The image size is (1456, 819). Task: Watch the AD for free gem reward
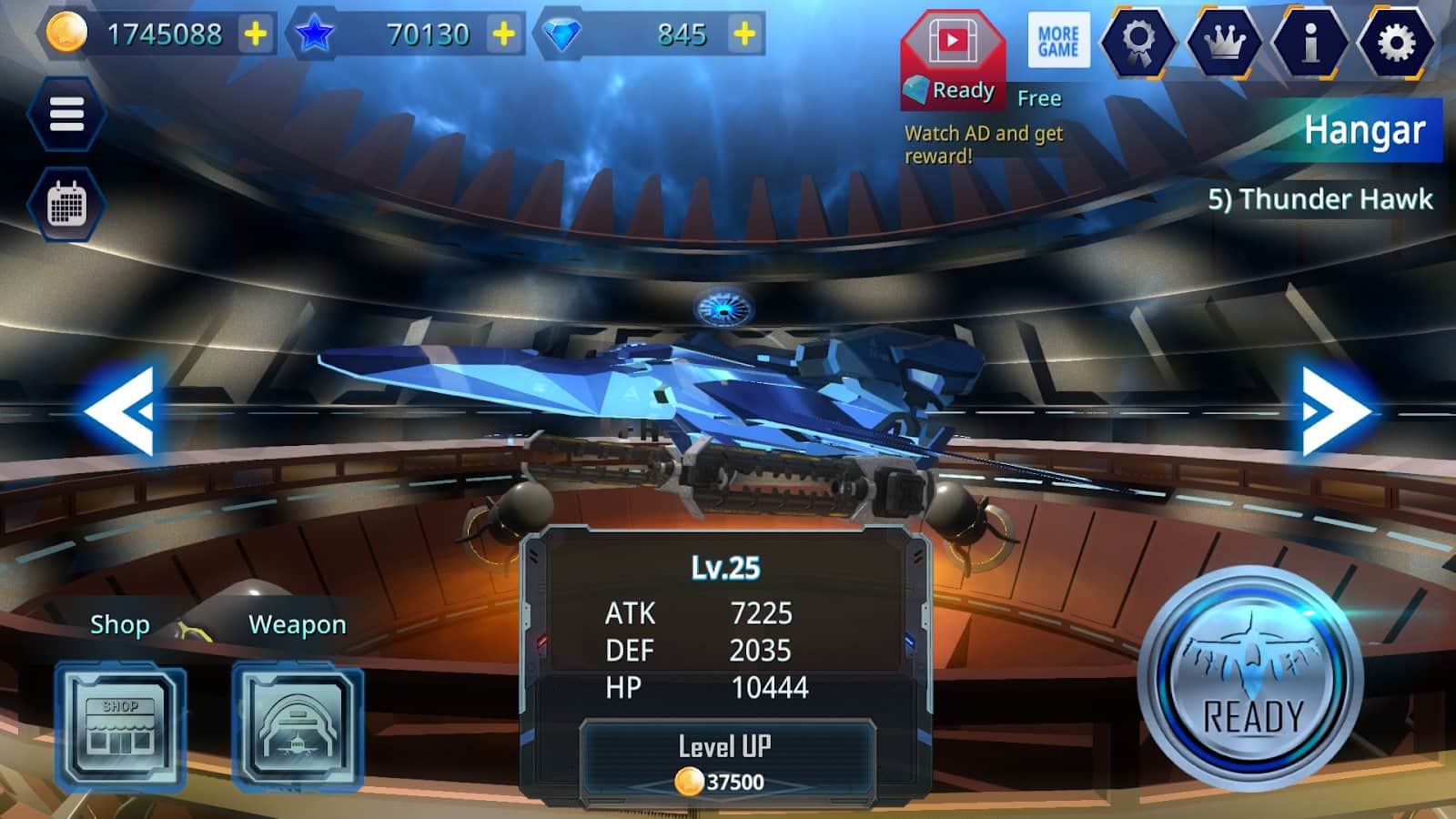click(x=952, y=55)
